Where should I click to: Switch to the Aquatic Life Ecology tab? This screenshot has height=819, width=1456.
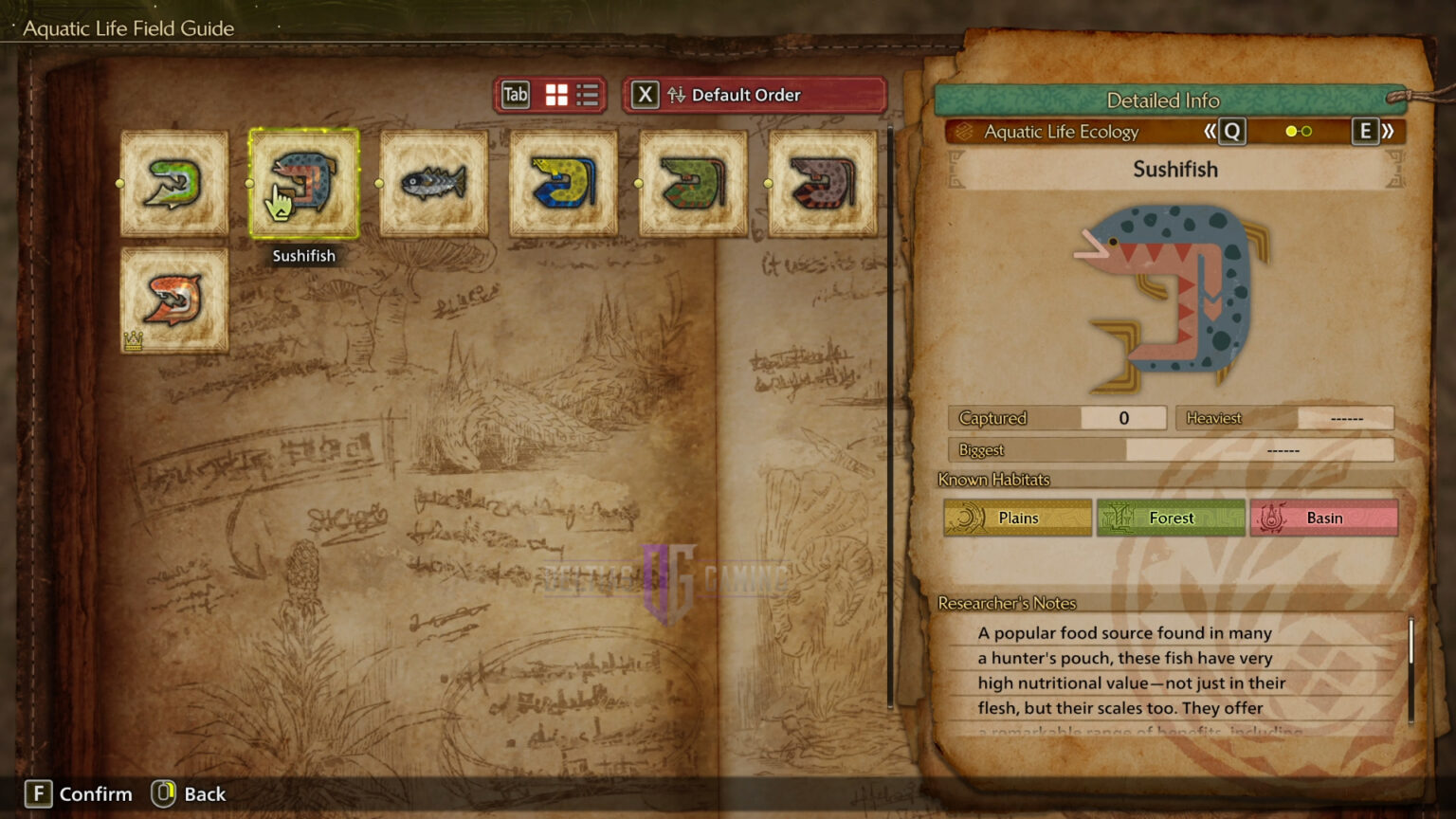tap(1062, 132)
